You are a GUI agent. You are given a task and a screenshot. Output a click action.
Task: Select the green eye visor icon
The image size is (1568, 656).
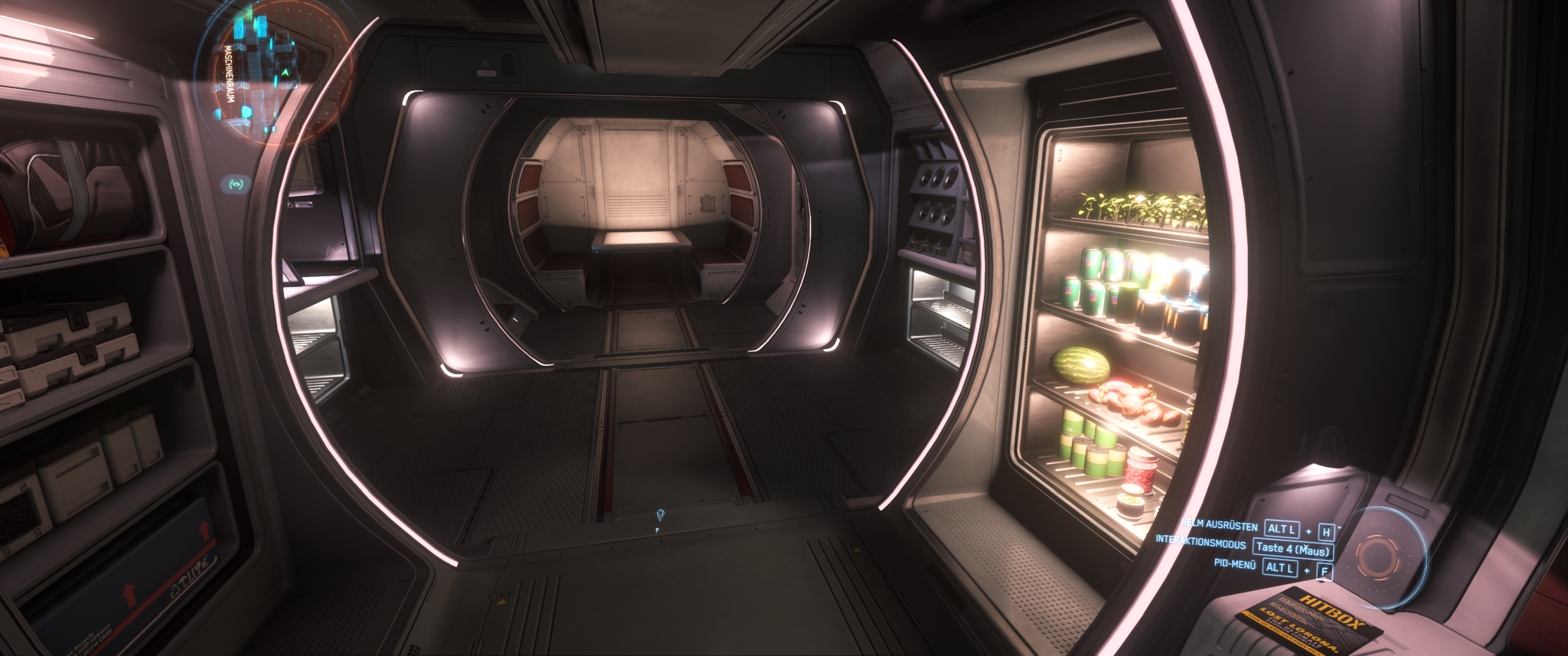pyautogui.click(x=237, y=184)
